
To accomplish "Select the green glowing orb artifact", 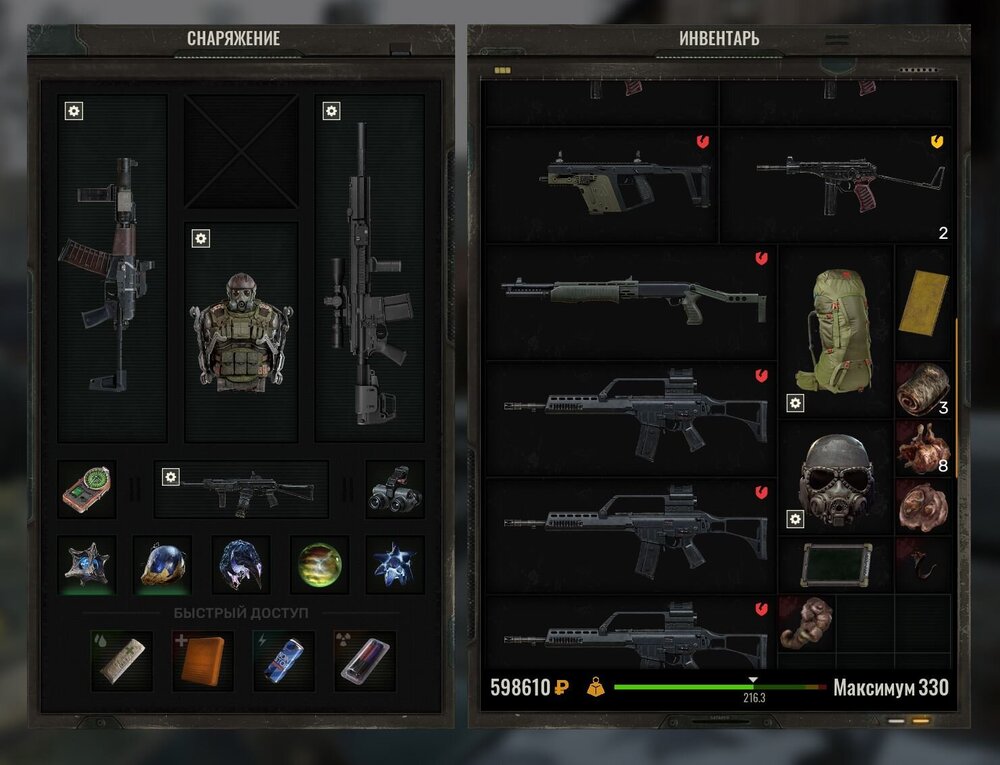I will pos(319,565).
